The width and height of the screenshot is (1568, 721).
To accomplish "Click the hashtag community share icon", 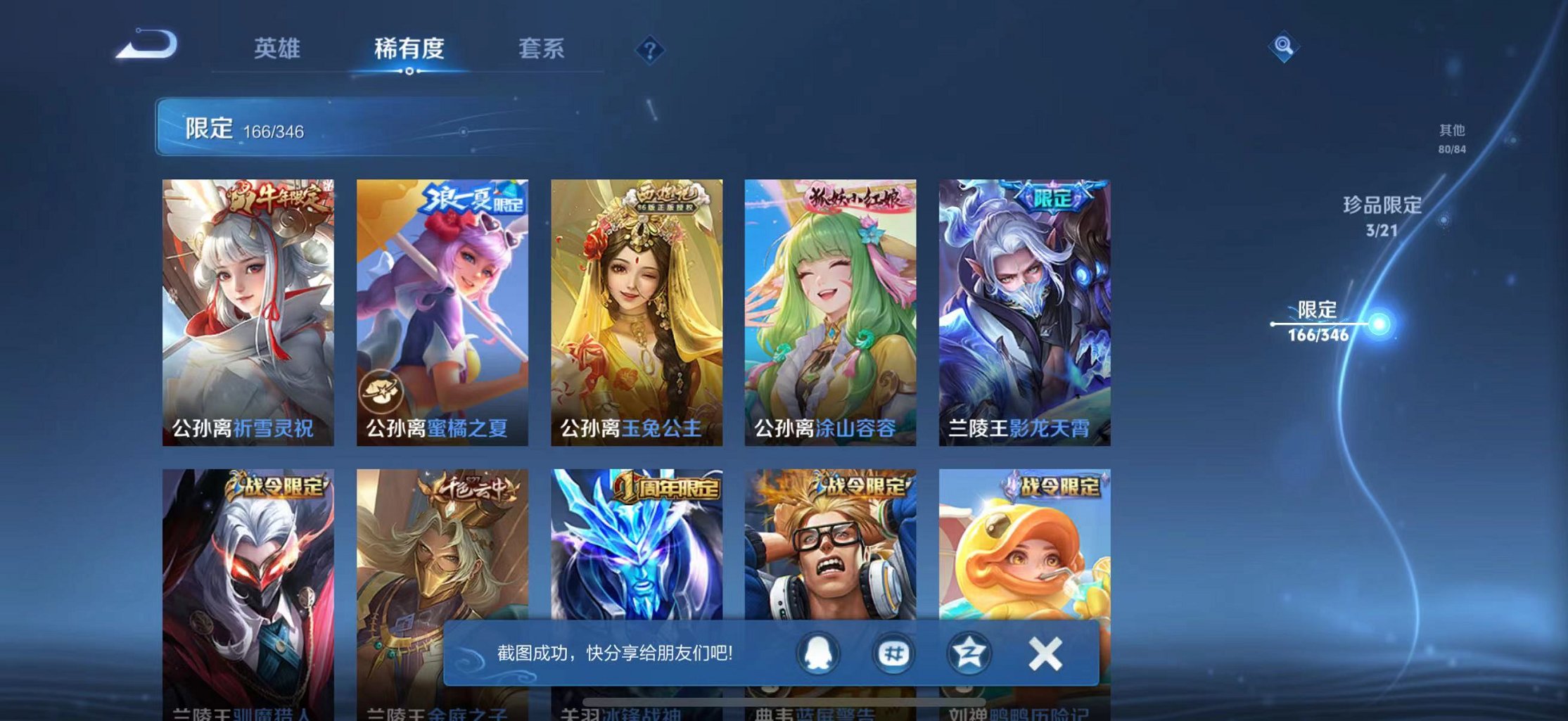I will click(x=893, y=653).
